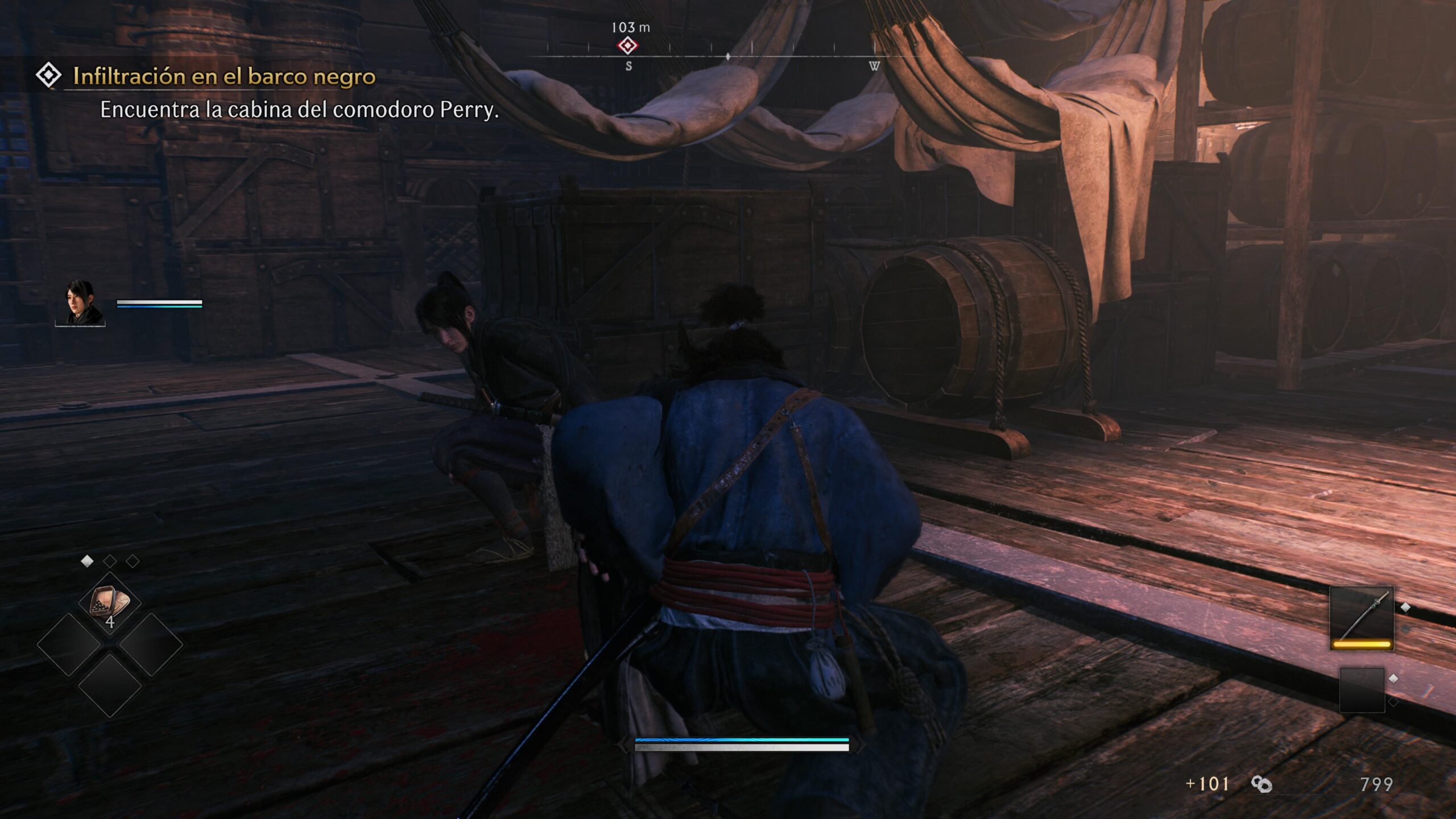This screenshot has width=1456, height=819.
Task: Select the equipped katana weapon slot
Action: (1362, 618)
